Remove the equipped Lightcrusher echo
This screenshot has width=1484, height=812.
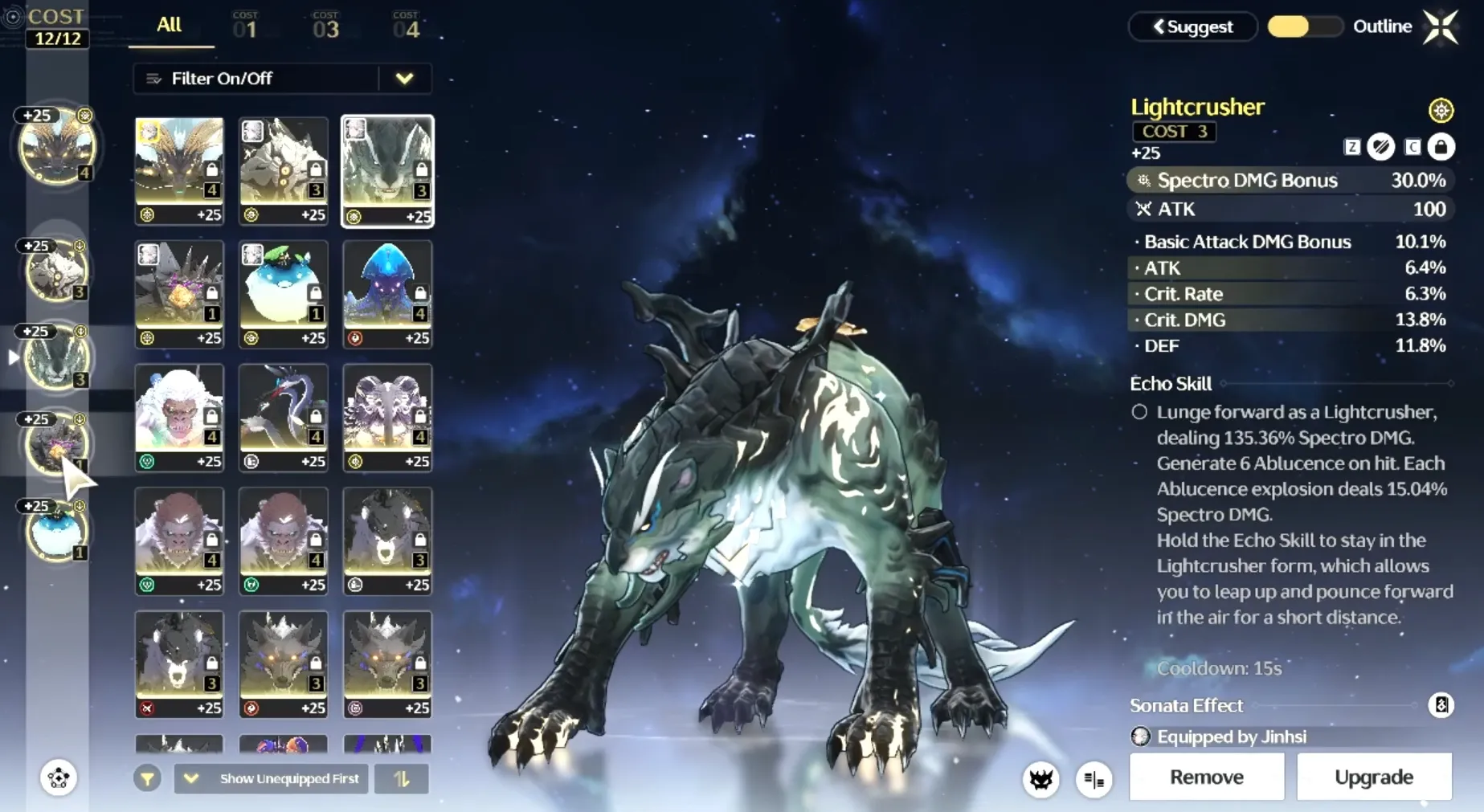tap(1206, 777)
